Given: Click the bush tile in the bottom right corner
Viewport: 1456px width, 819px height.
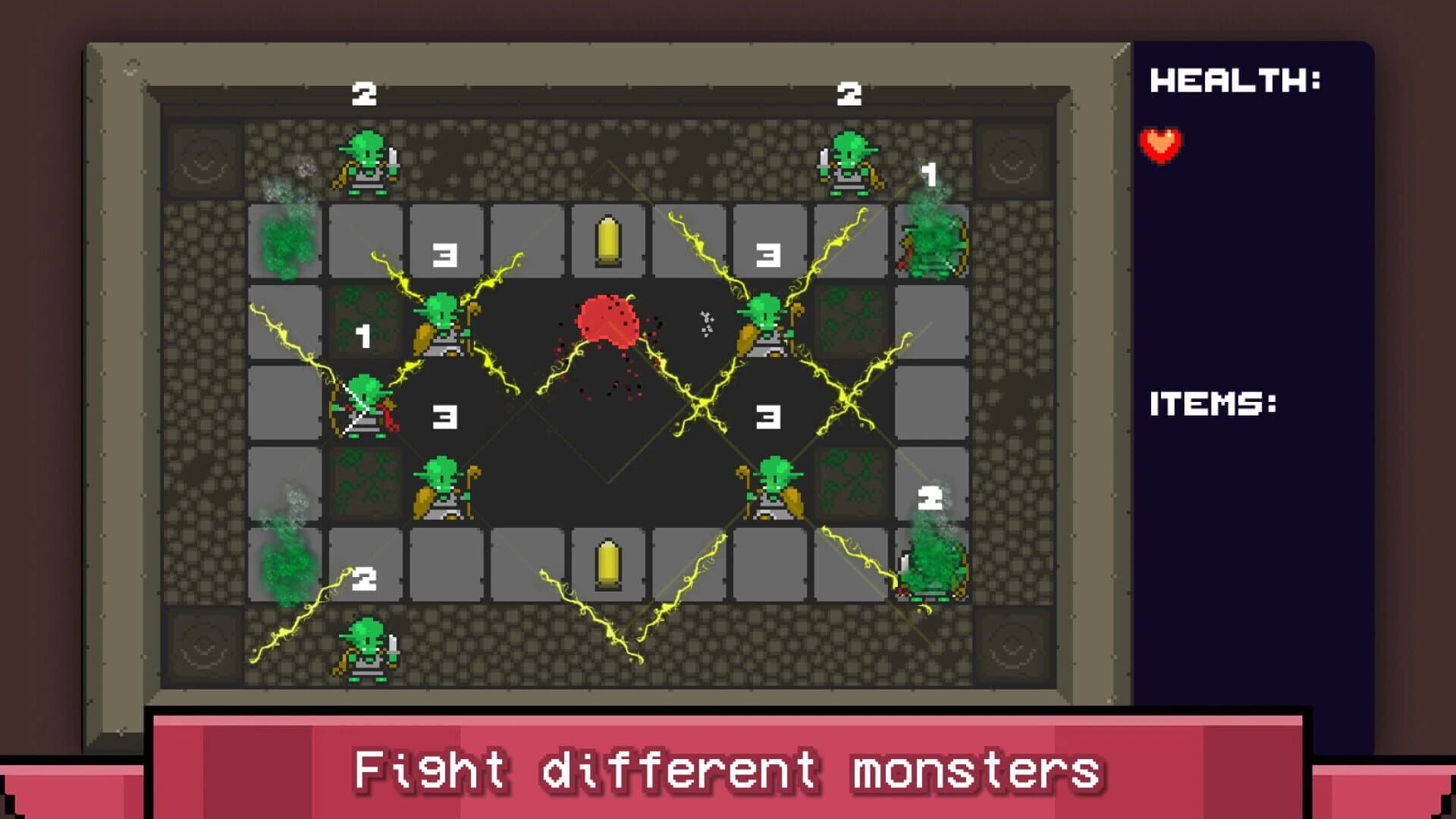Looking at the screenshot, I should click(931, 565).
